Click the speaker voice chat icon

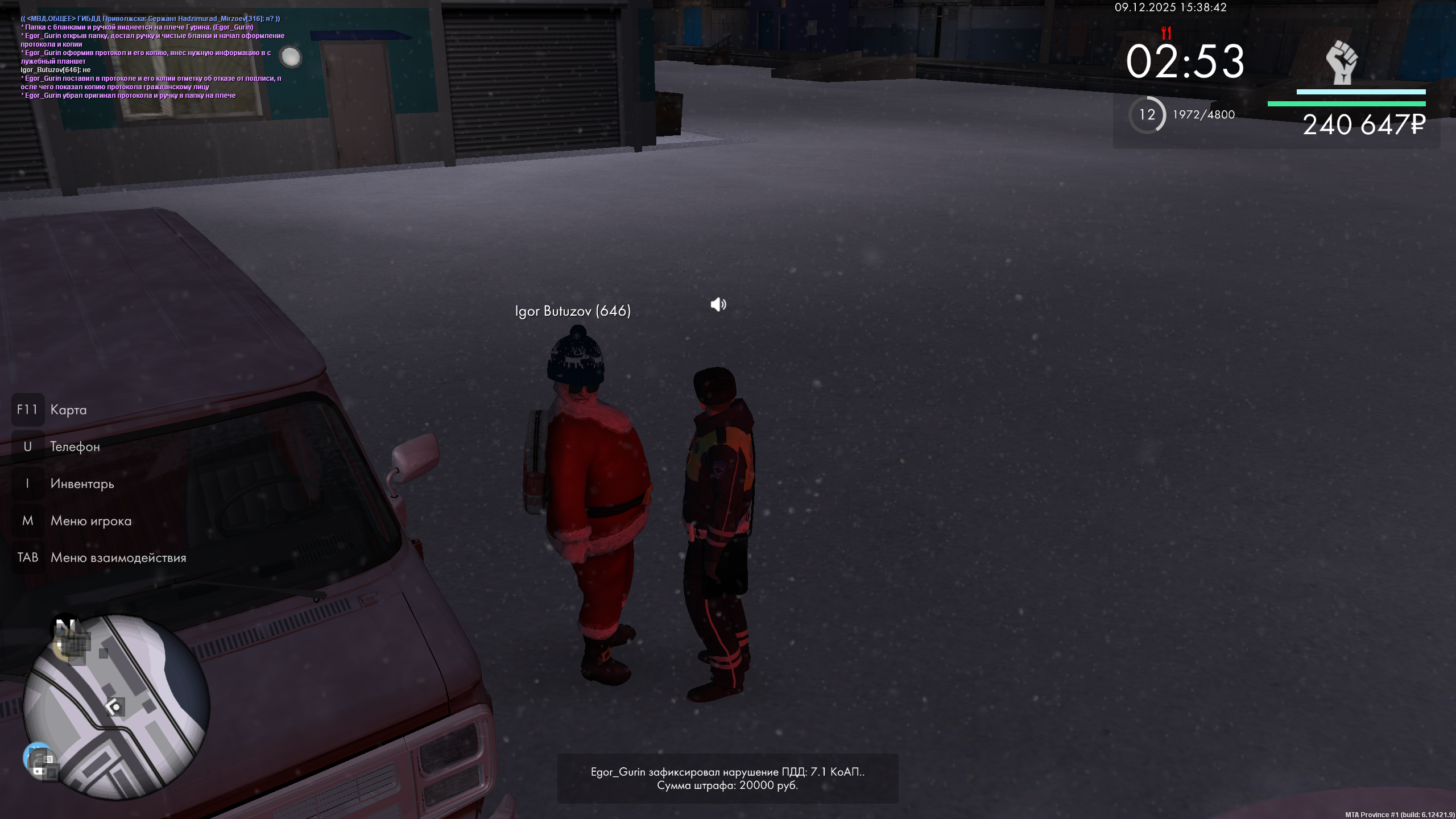tap(718, 305)
